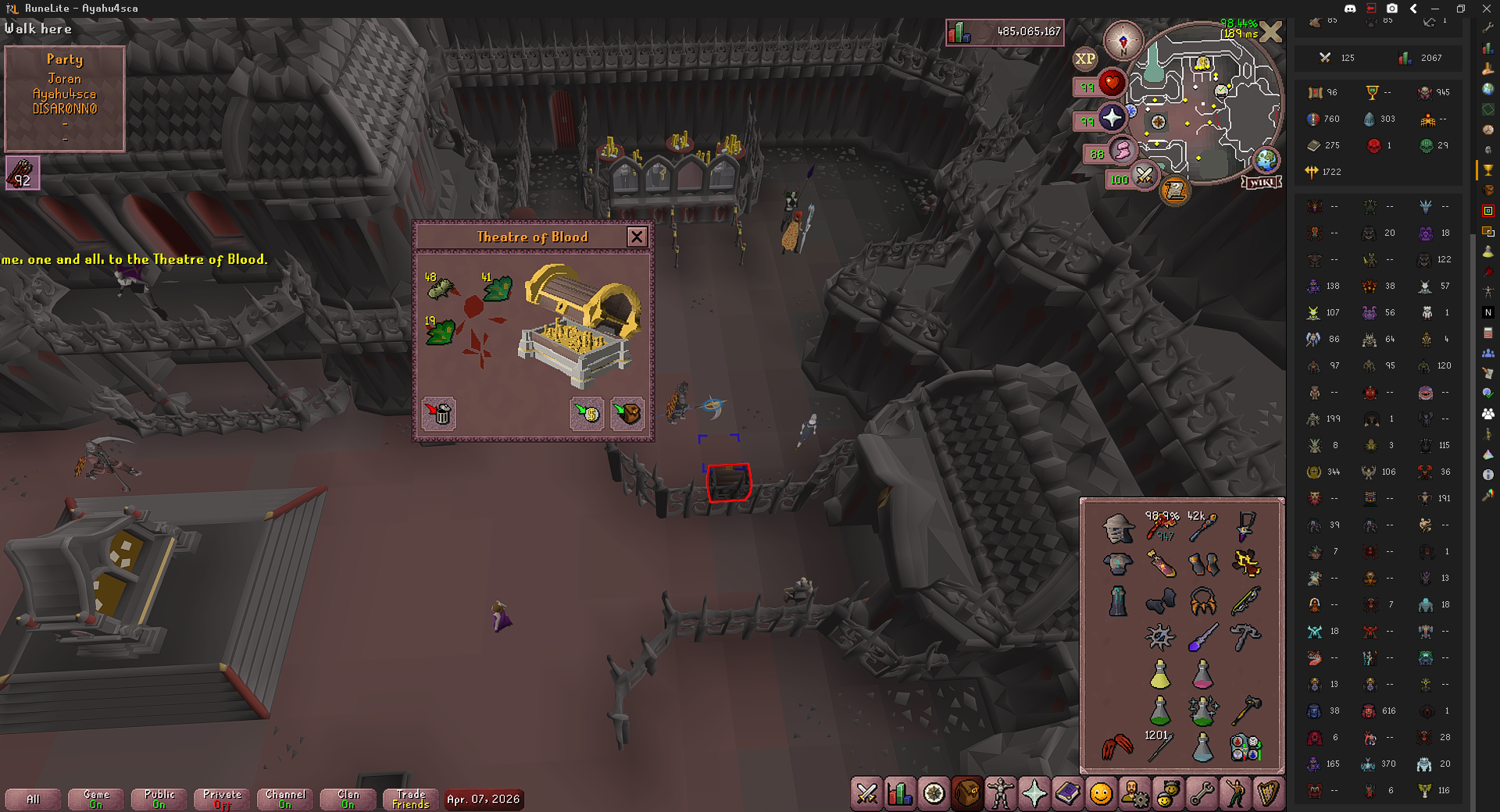
Task: Maximize the RuneLite window
Action: pyautogui.click(x=1460, y=9)
